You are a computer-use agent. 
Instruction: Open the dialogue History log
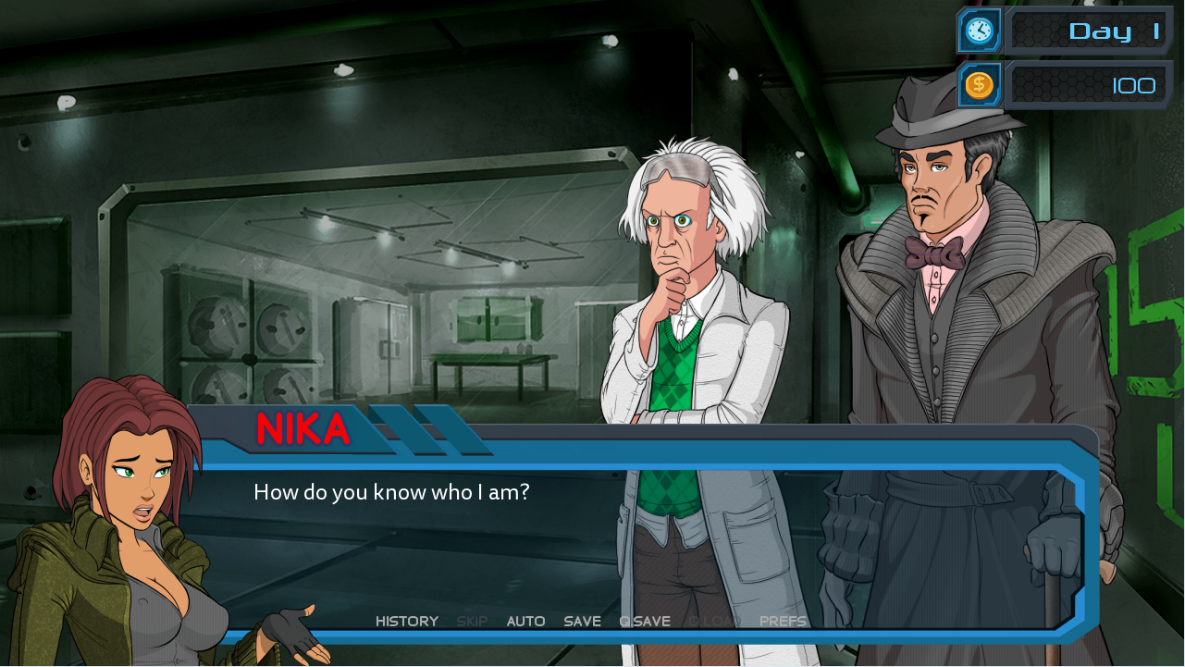[x=406, y=621]
